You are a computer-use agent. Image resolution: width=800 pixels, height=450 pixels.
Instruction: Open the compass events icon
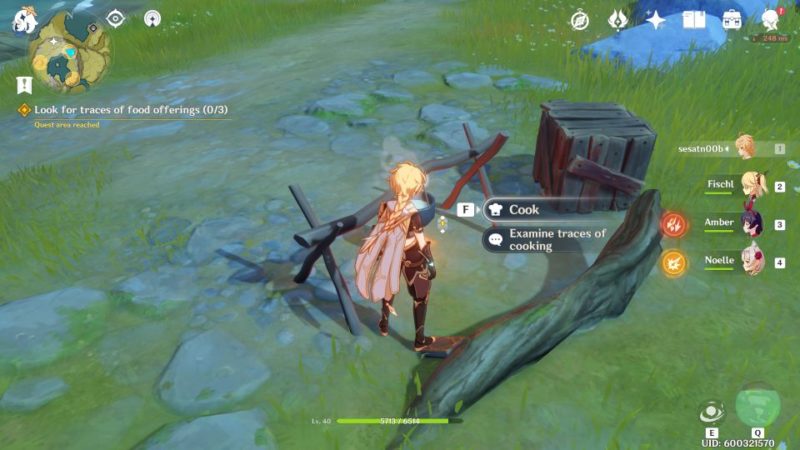tap(580, 20)
